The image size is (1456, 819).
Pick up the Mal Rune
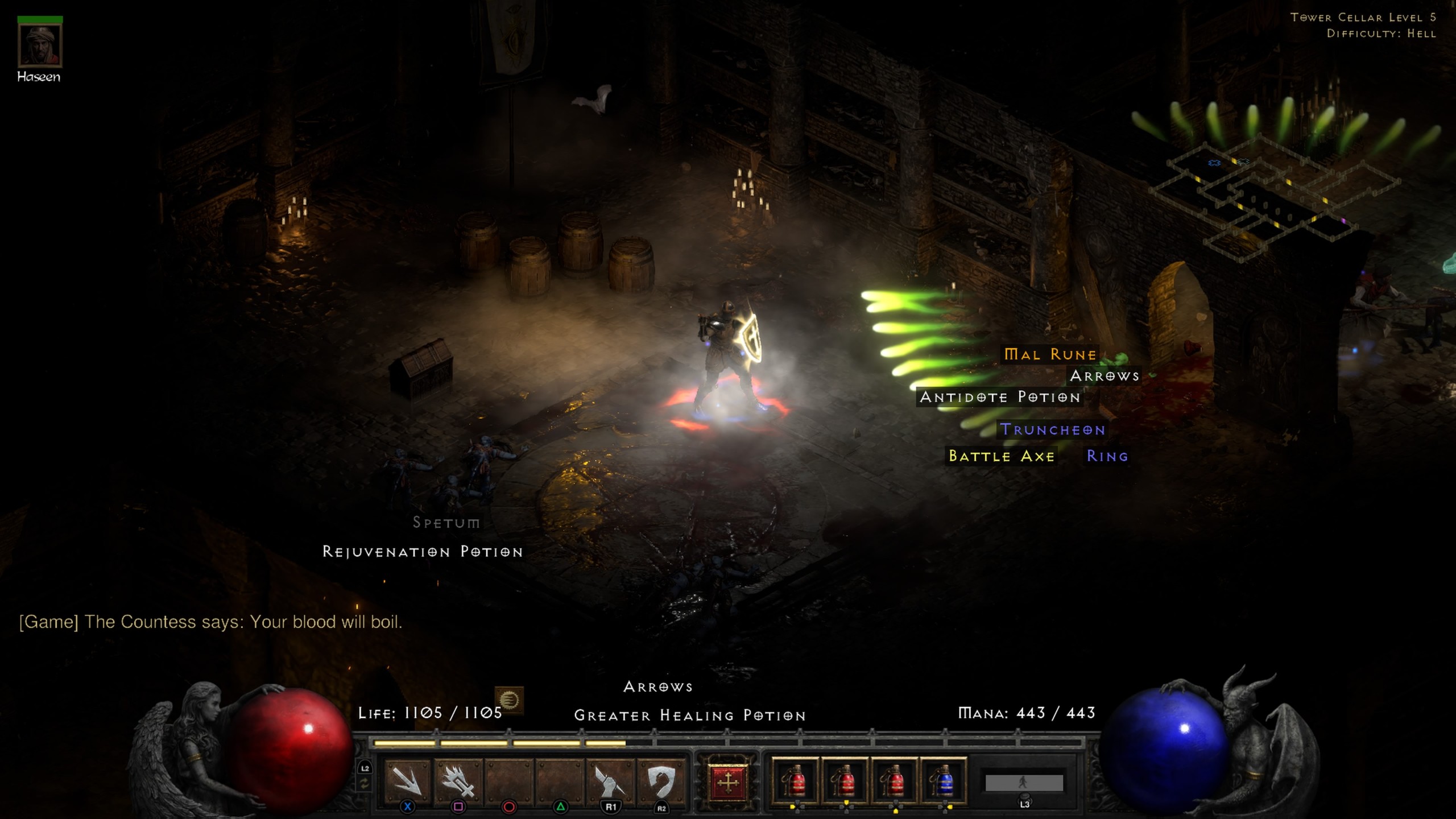click(1049, 354)
